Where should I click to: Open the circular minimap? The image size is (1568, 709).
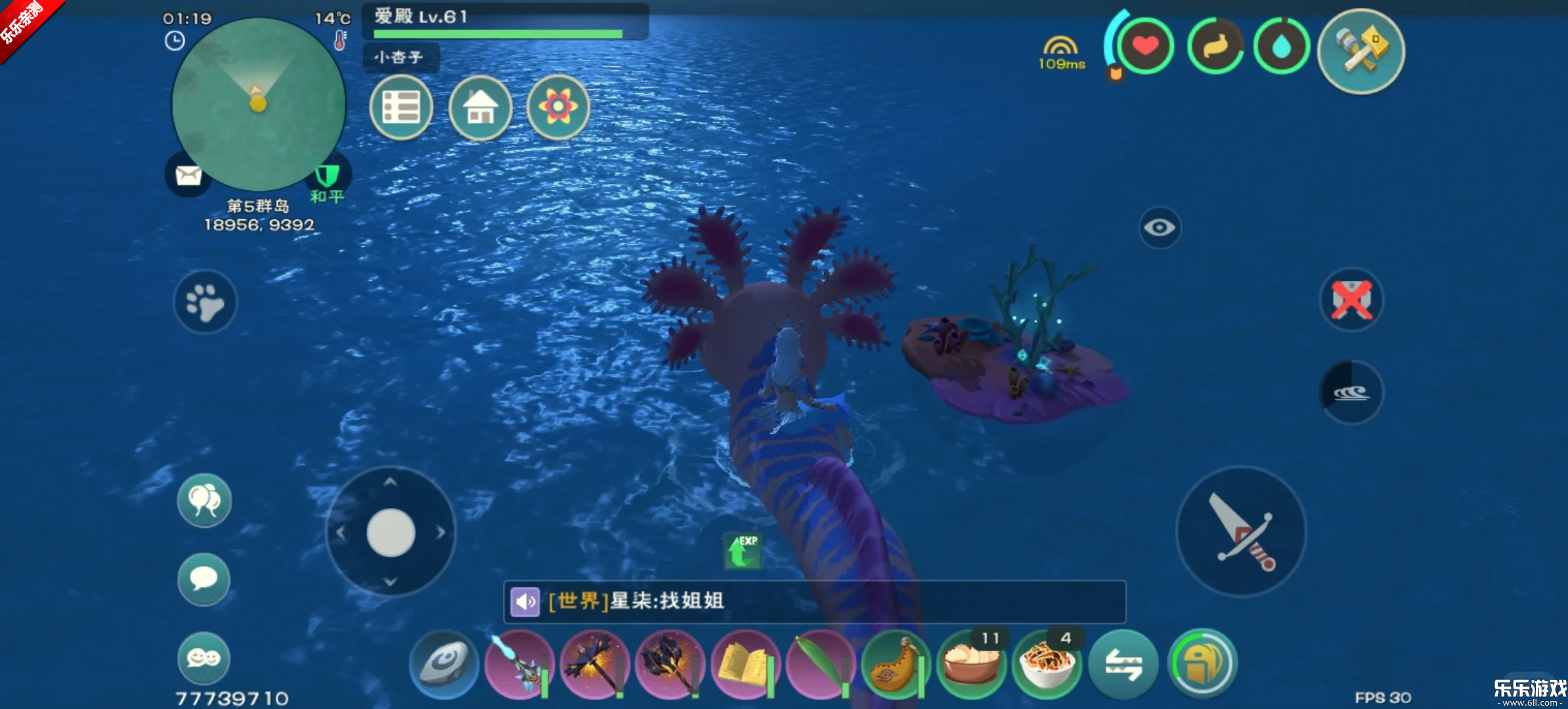point(258,105)
